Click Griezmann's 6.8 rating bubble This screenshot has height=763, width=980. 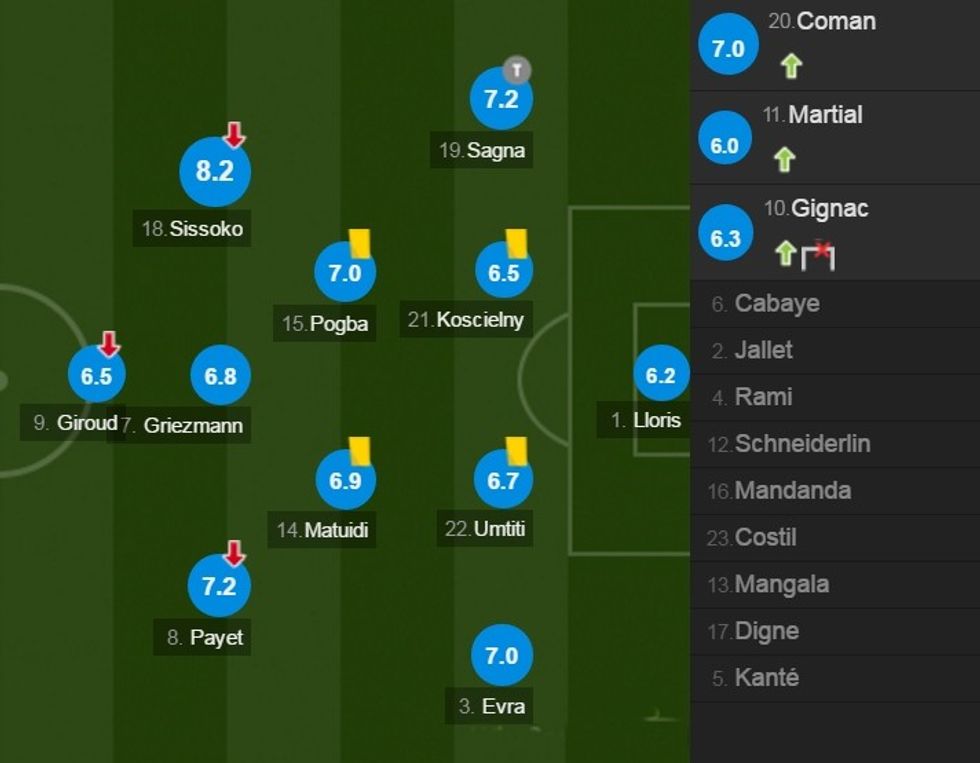(220, 376)
